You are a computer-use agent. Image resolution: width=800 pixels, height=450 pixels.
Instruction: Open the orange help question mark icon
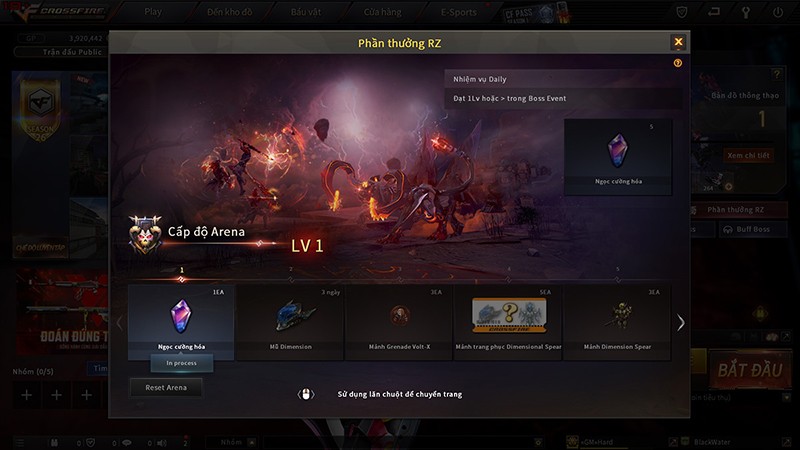point(678,62)
